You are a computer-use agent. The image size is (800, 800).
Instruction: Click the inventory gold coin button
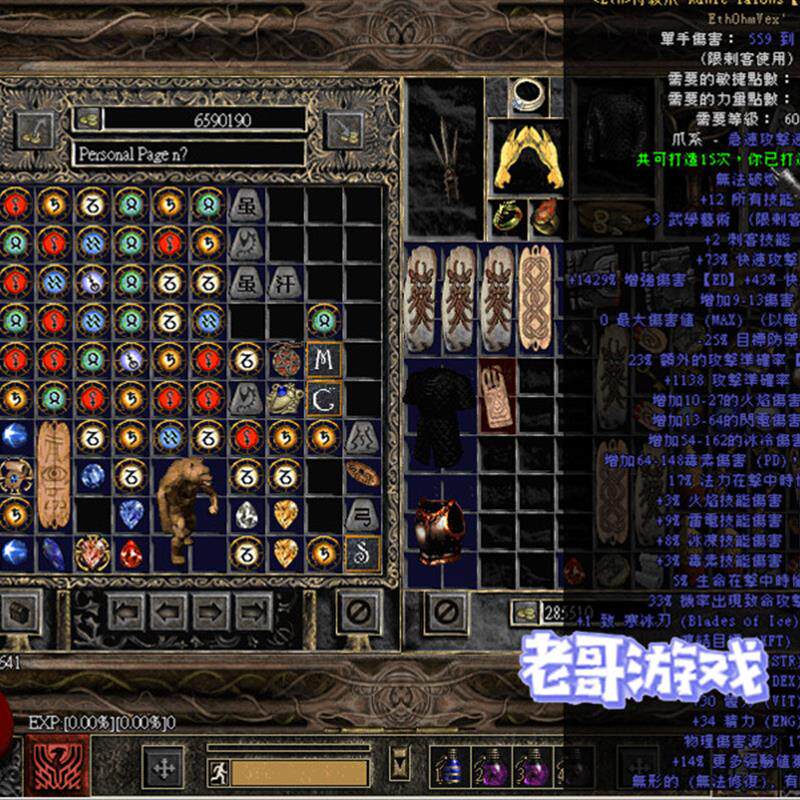point(523,612)
